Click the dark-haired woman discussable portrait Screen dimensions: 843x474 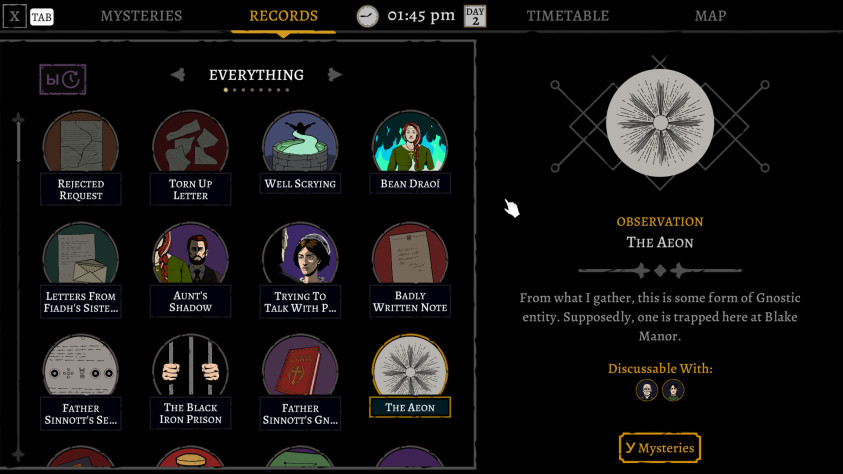tap(673, 390)
